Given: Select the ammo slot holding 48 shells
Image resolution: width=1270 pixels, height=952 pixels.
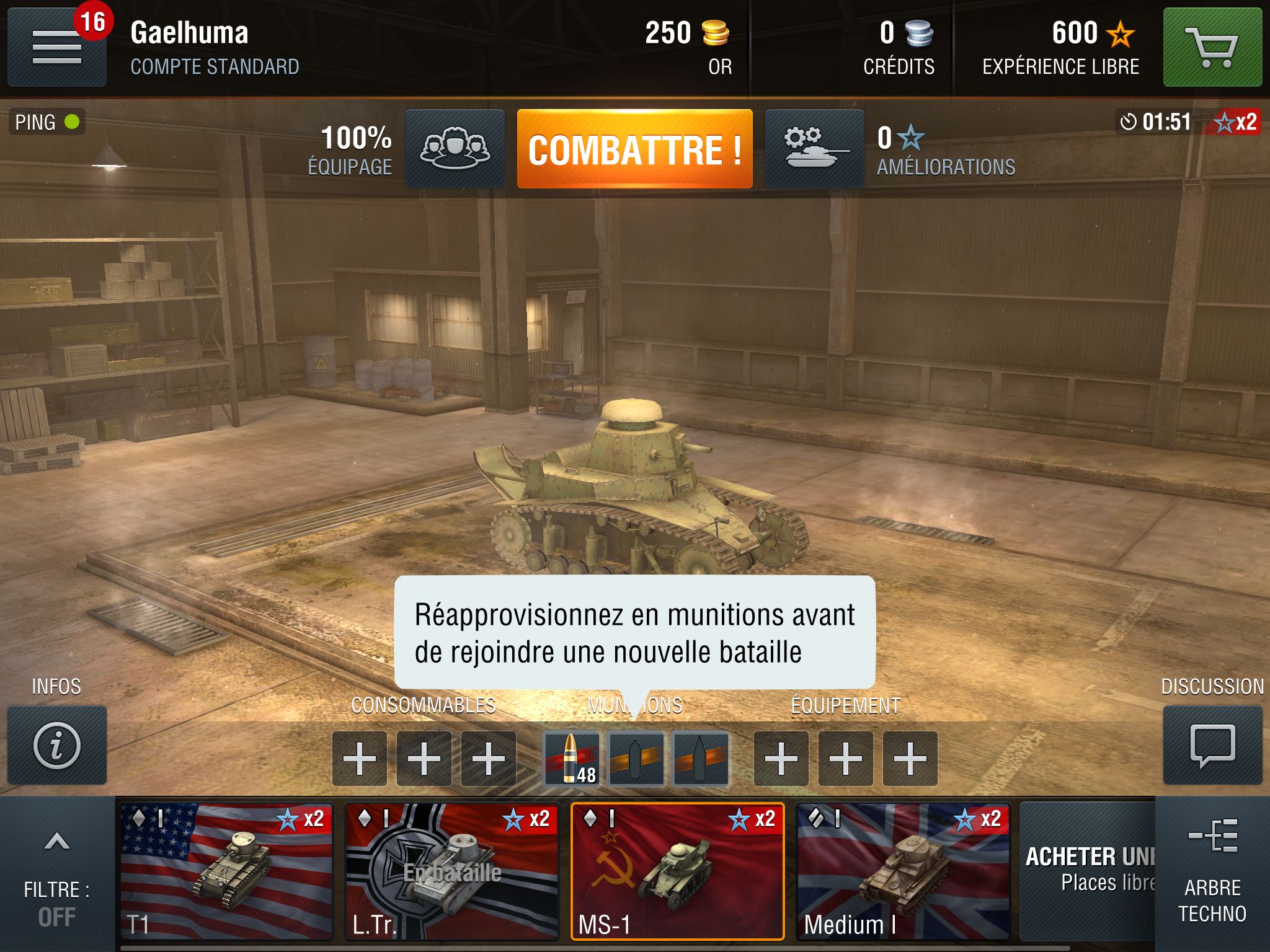Looking at the screenshot, I should coord(571,759).
